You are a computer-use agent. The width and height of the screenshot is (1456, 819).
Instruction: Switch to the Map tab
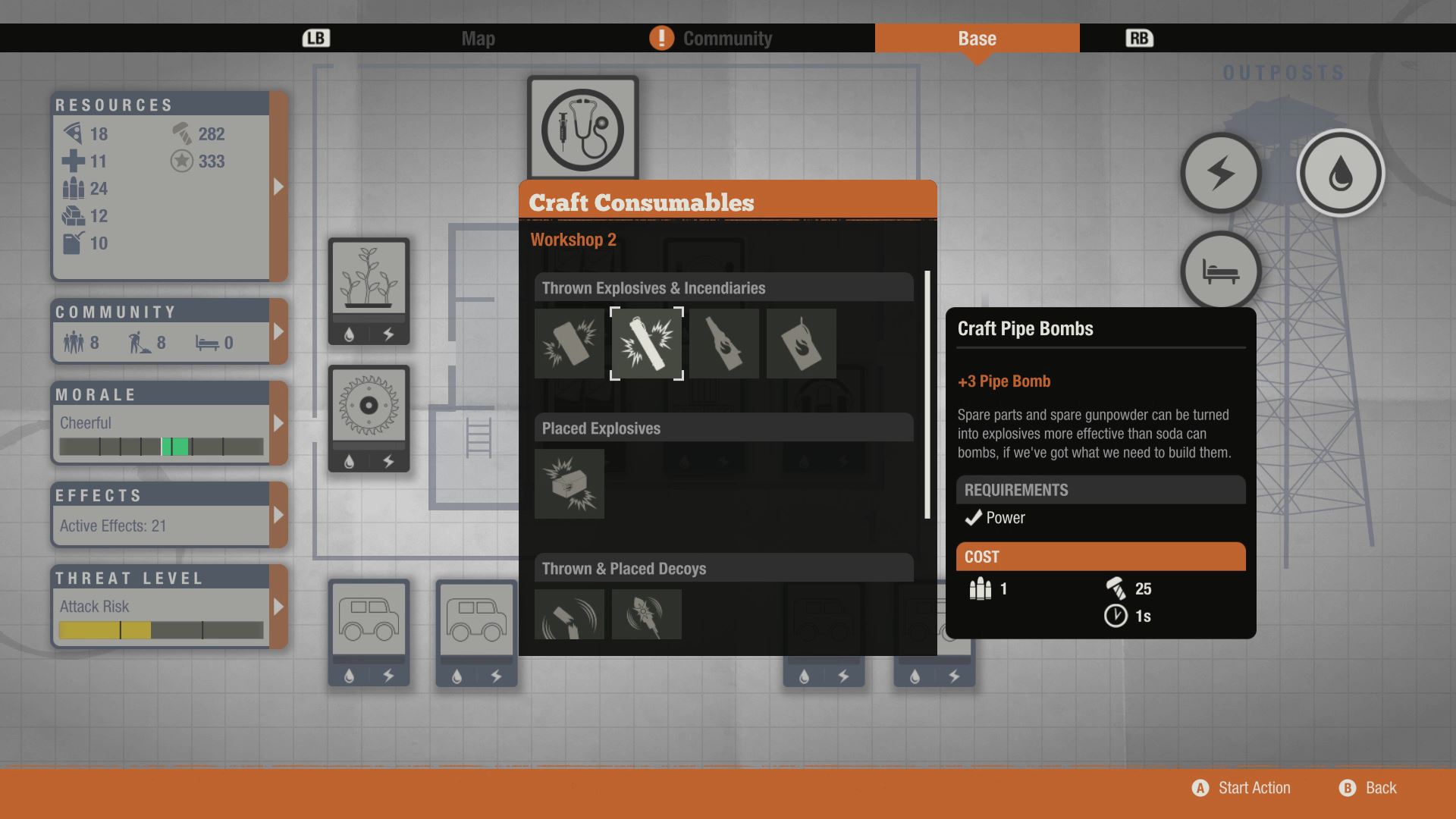[x=478, y=39]
